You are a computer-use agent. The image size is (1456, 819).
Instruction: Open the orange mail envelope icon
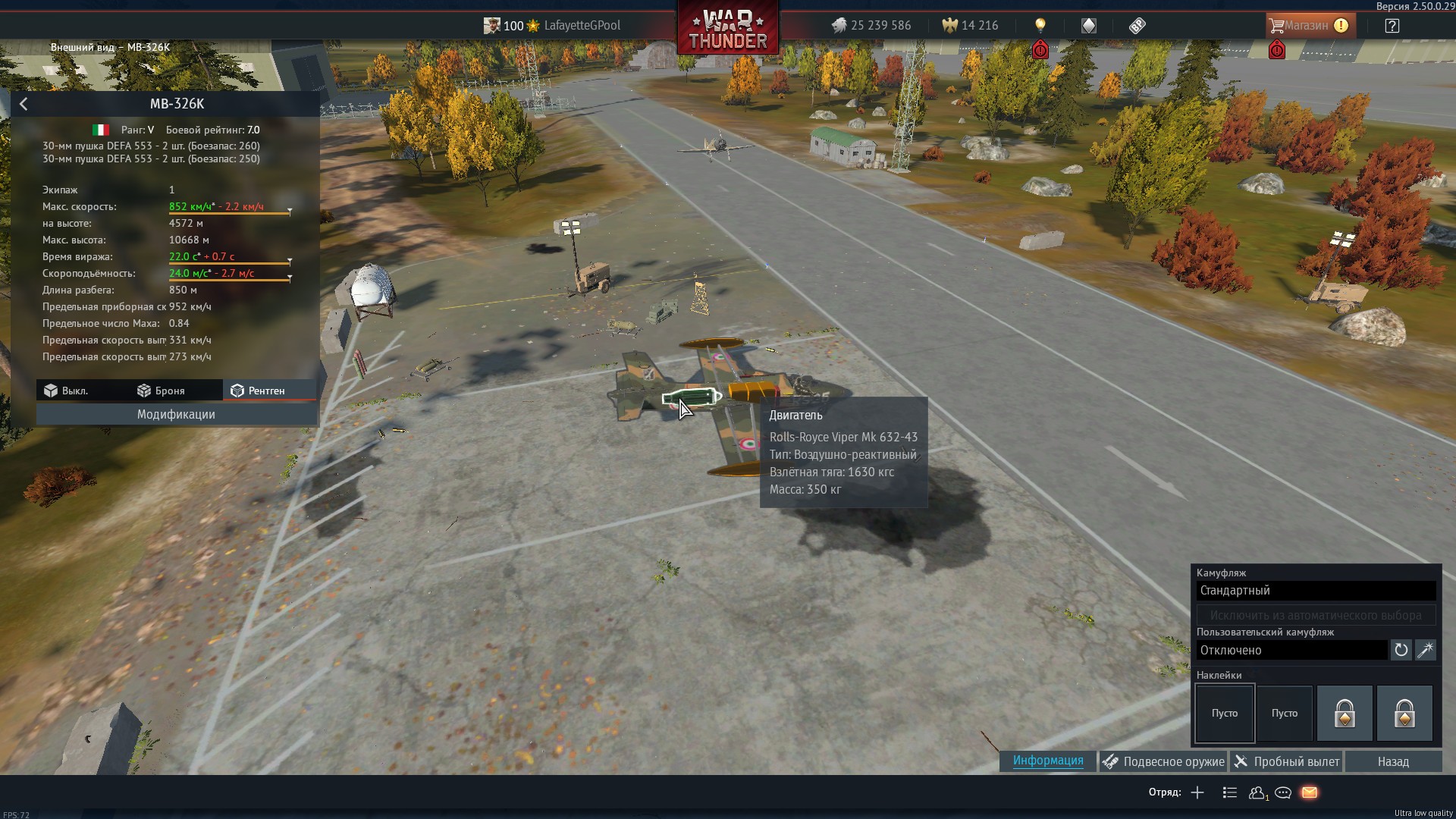[x=1310, y=792]
